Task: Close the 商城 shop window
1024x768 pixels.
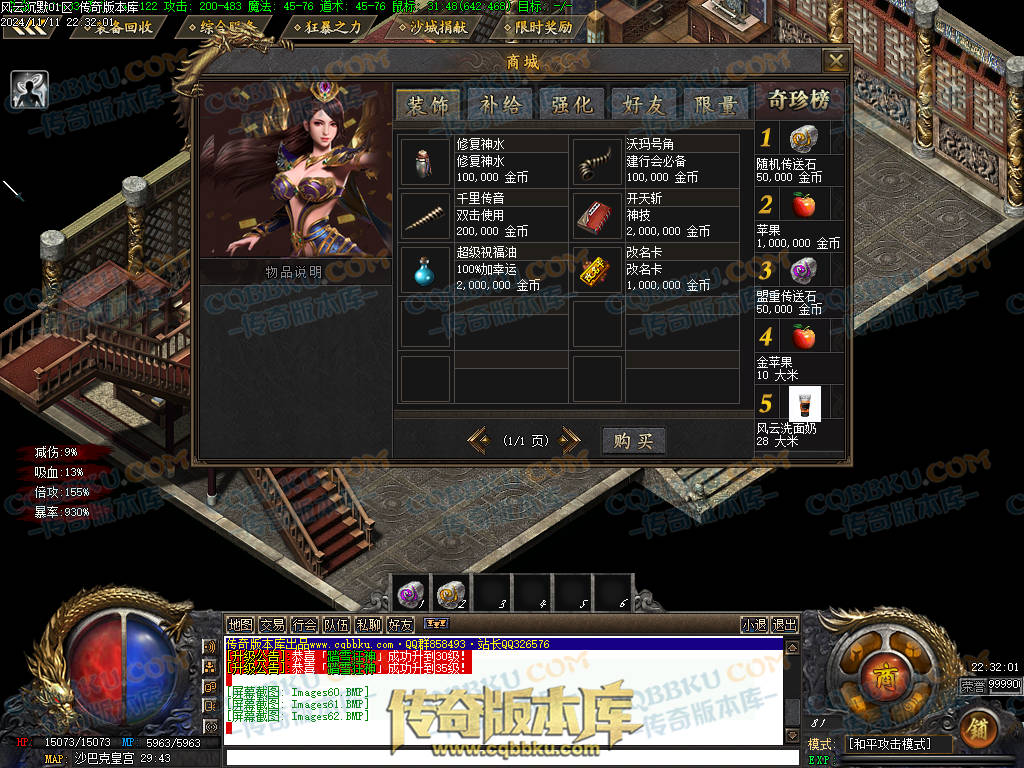Action: (x=835, y=61)
